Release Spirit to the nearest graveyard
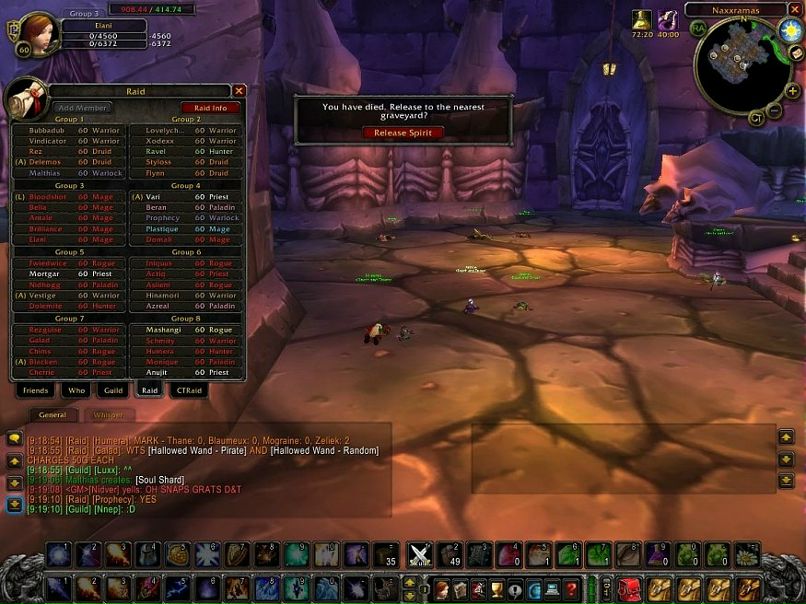Screen dimensions: 806x604 pyautogui.click(x=402, y=132)
